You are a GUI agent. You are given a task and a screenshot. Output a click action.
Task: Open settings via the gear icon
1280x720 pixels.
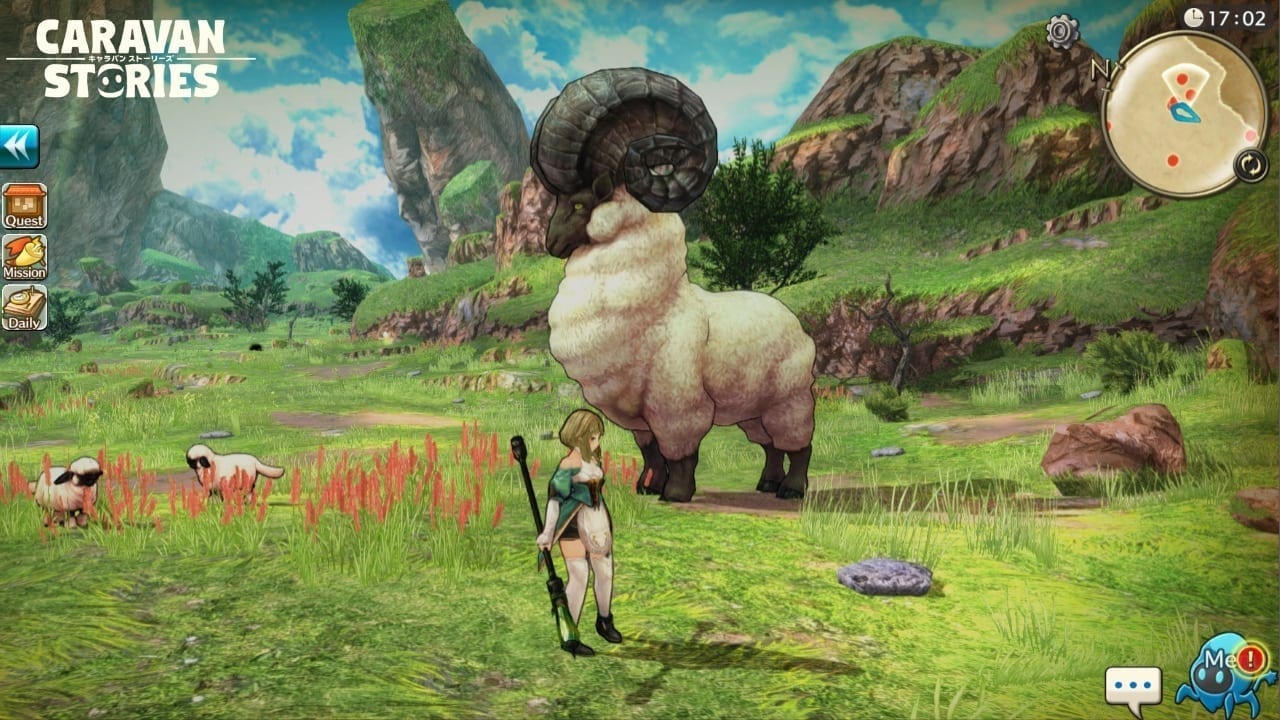pyautogui.click(x=1062, y=32)
